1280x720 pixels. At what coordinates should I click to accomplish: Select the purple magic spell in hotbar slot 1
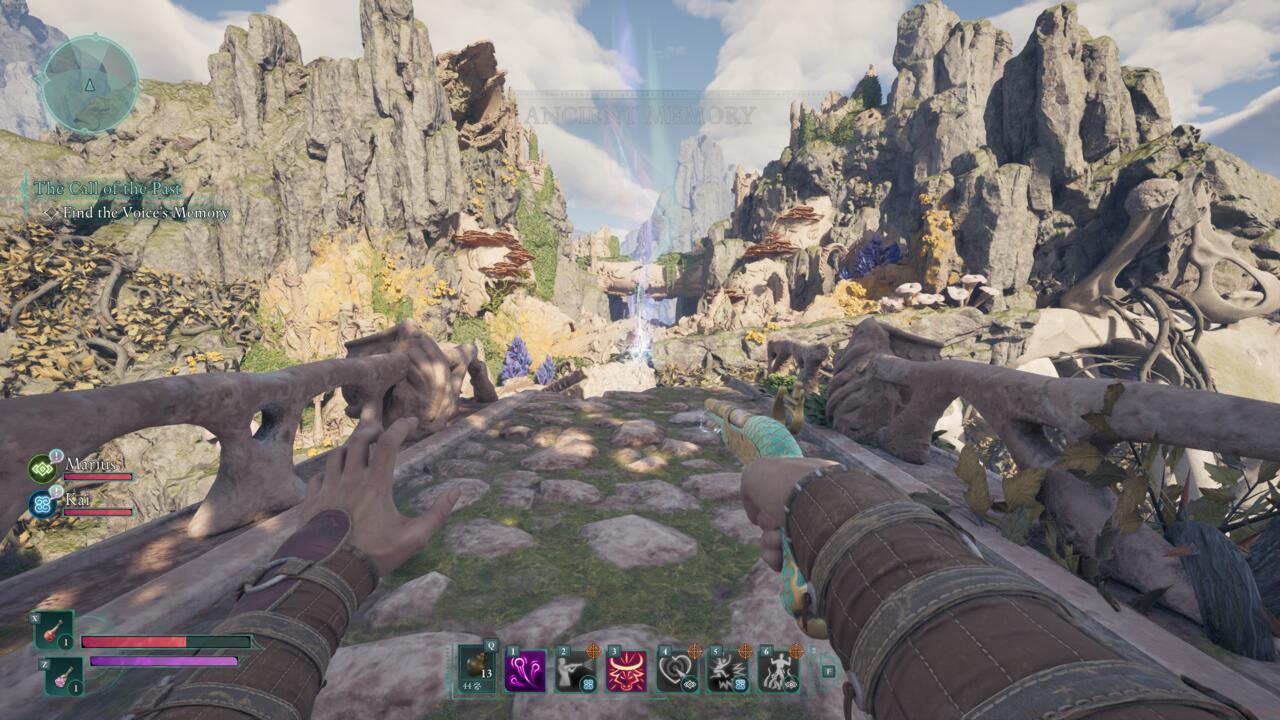coord(524,672)
